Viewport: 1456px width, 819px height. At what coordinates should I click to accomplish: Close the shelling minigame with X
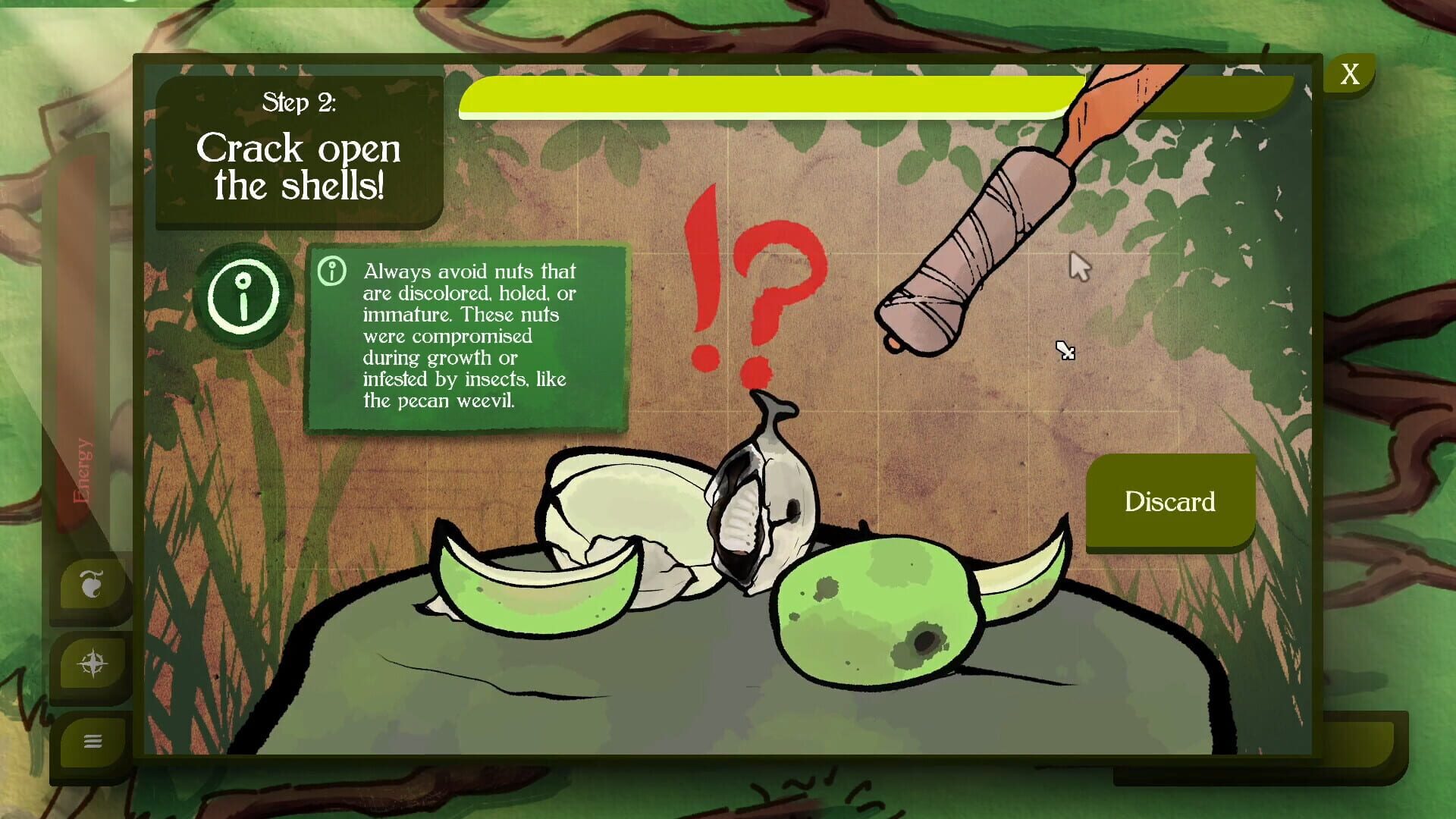click(1349, 74)
